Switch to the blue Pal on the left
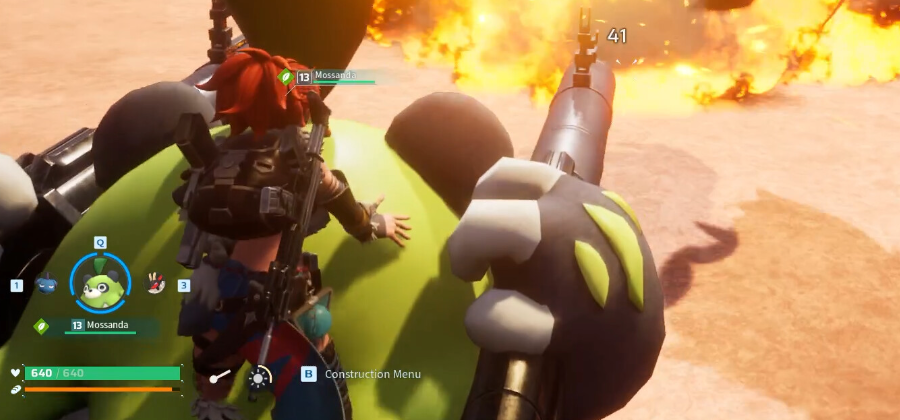Screen dimensions: 900x420 click(x=46, y=285)
